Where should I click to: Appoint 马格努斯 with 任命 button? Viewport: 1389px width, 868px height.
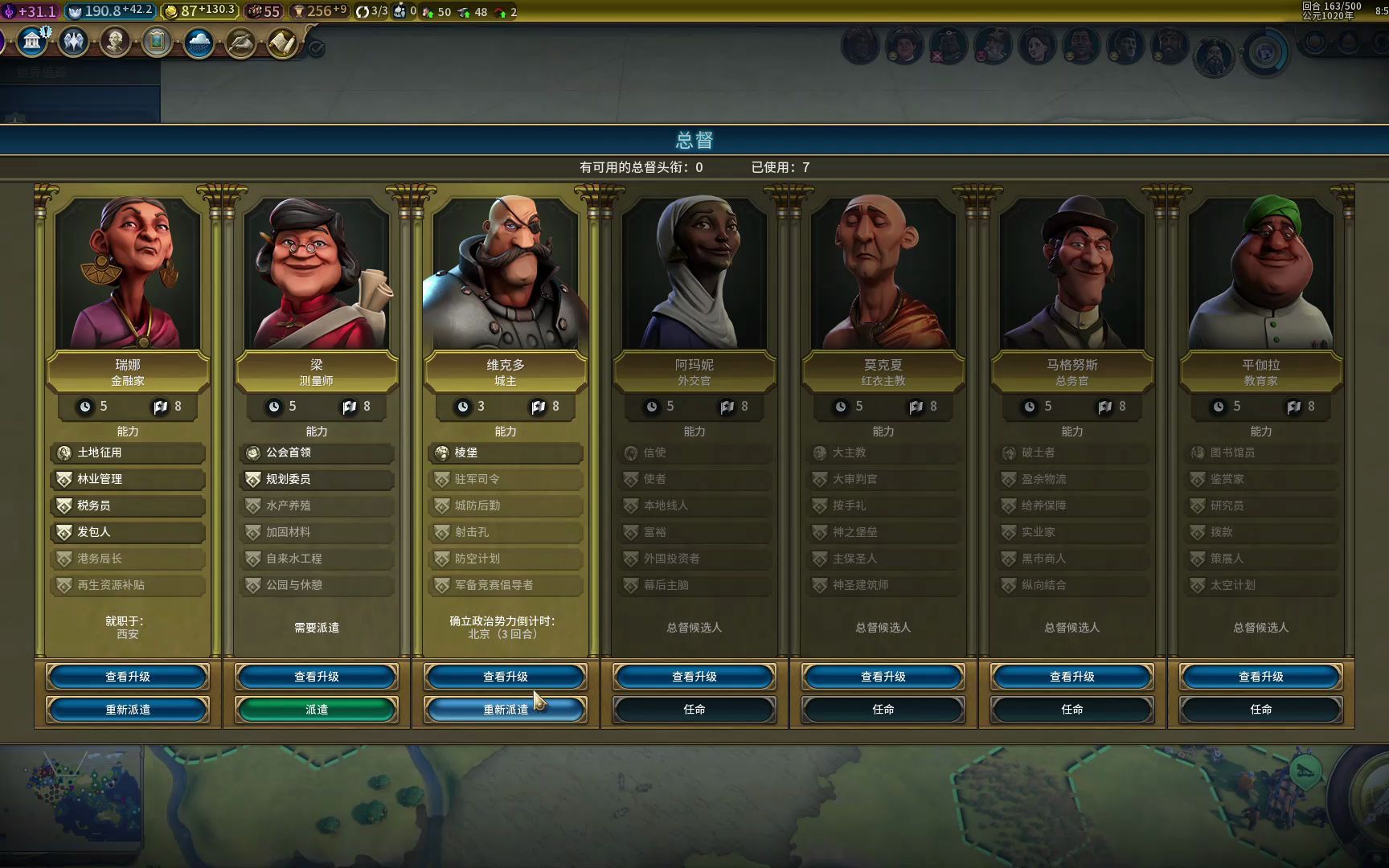tap(1072, 710)
